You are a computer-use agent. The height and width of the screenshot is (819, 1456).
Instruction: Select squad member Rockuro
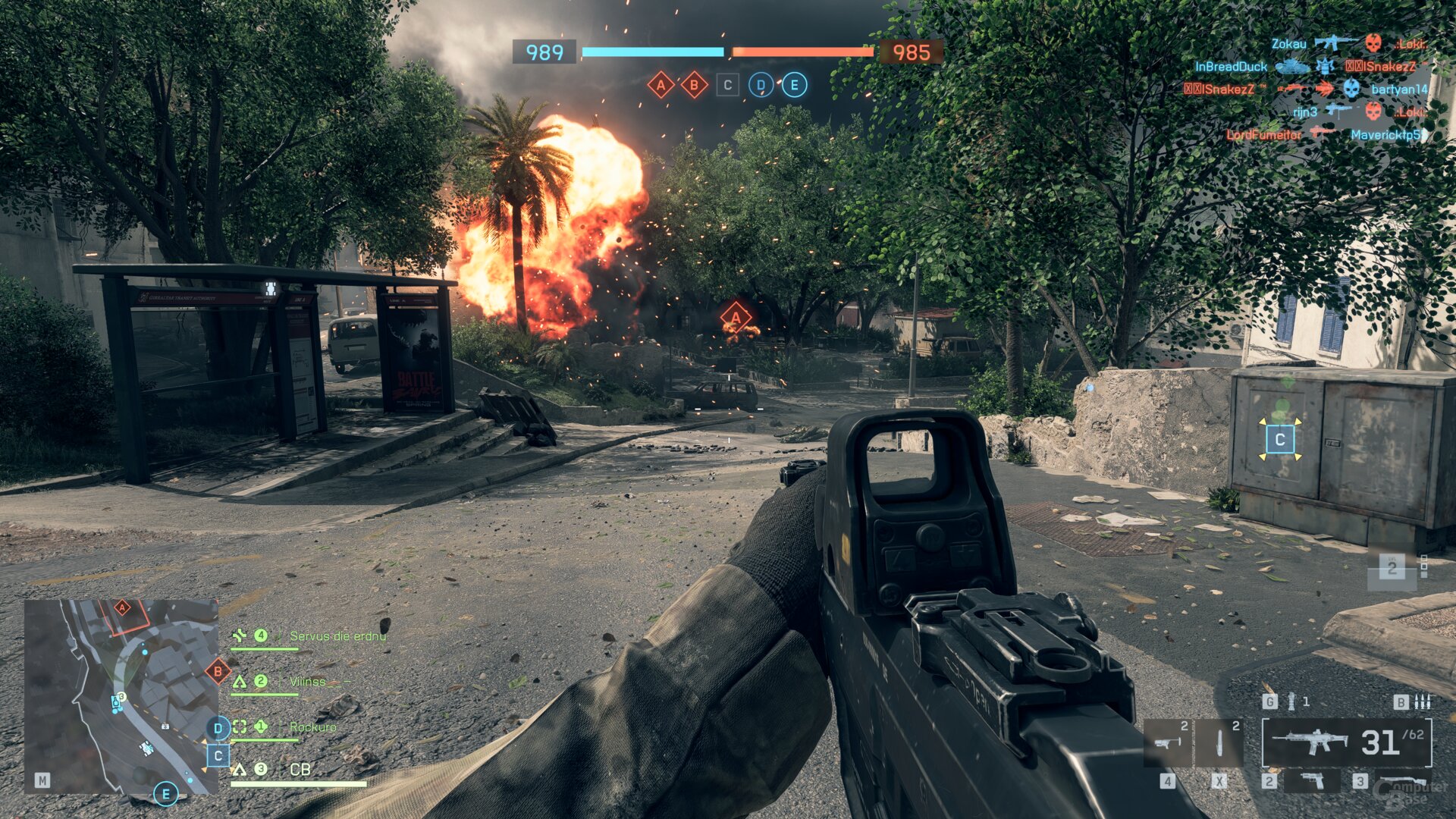click(312, 727)
